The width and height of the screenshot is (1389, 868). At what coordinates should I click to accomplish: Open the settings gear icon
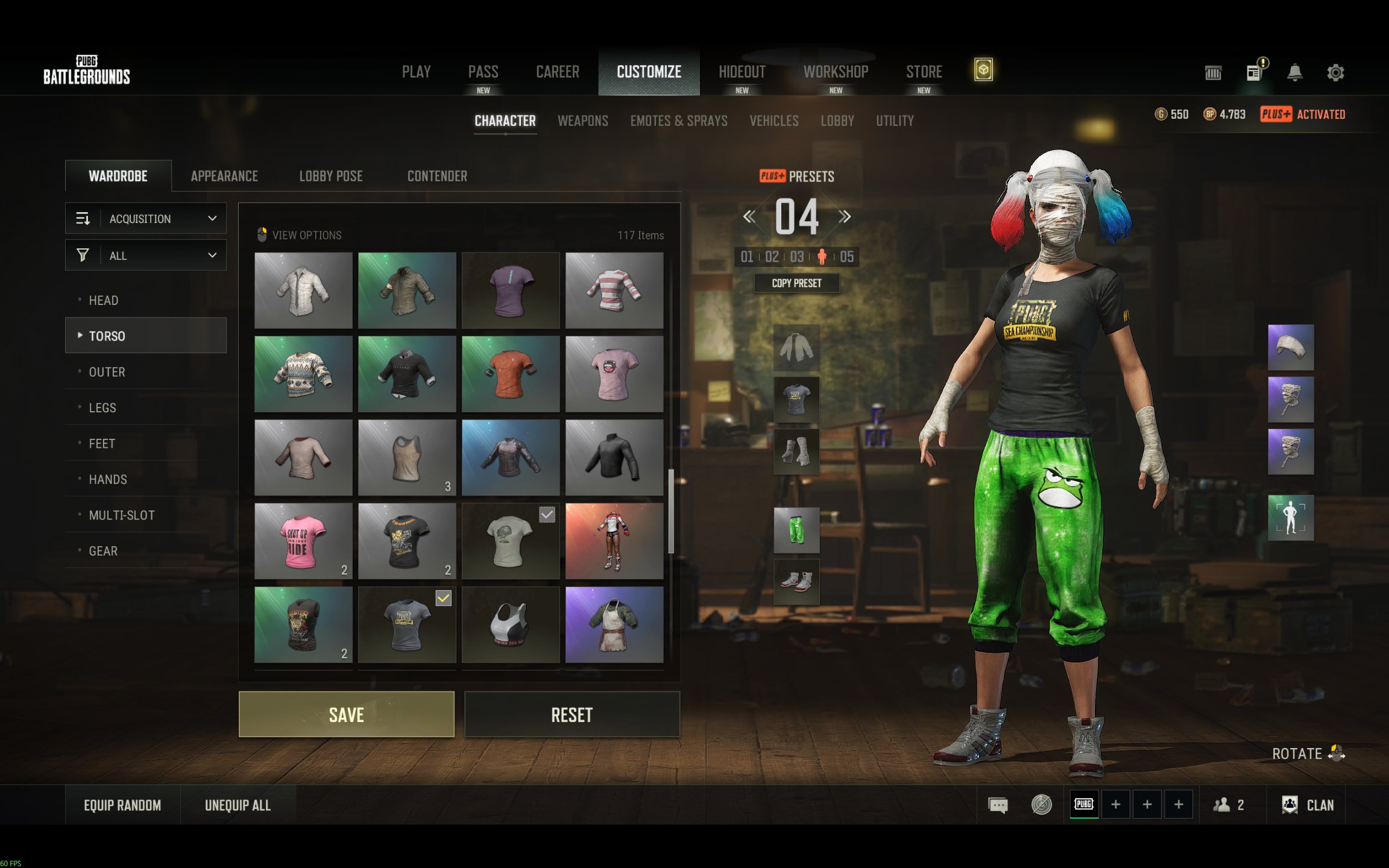coord(1335,73)
